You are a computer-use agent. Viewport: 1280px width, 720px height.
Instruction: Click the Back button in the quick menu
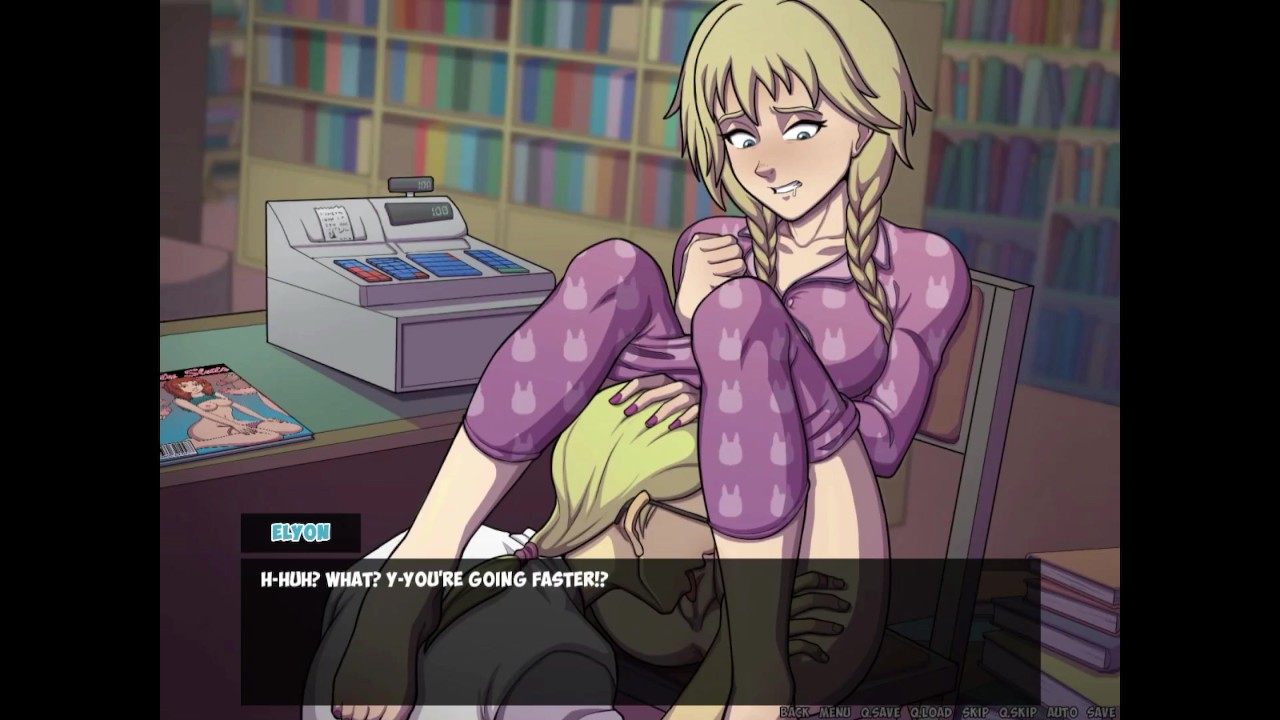point(794,712)
